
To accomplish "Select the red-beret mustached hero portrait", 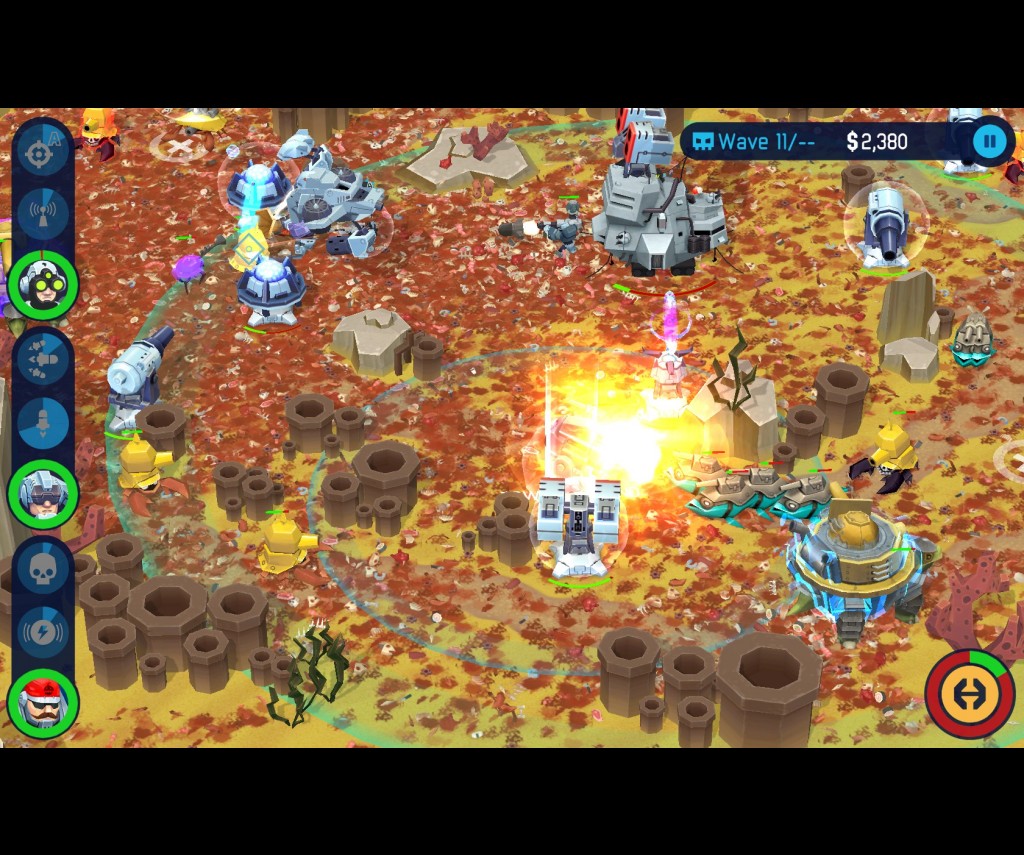I will pyautogui.click(x=43, y=703).
